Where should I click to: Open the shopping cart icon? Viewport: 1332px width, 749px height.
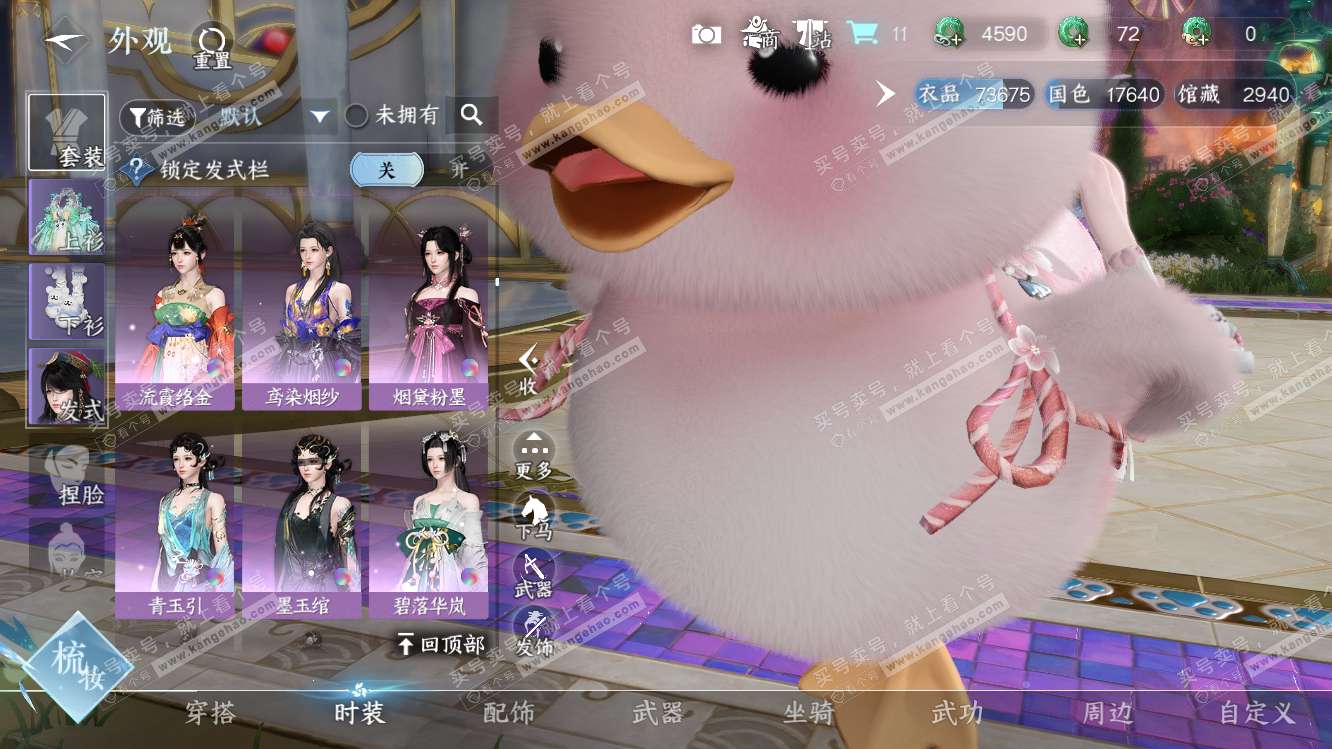pyautogui.click(x=862, y=34)
